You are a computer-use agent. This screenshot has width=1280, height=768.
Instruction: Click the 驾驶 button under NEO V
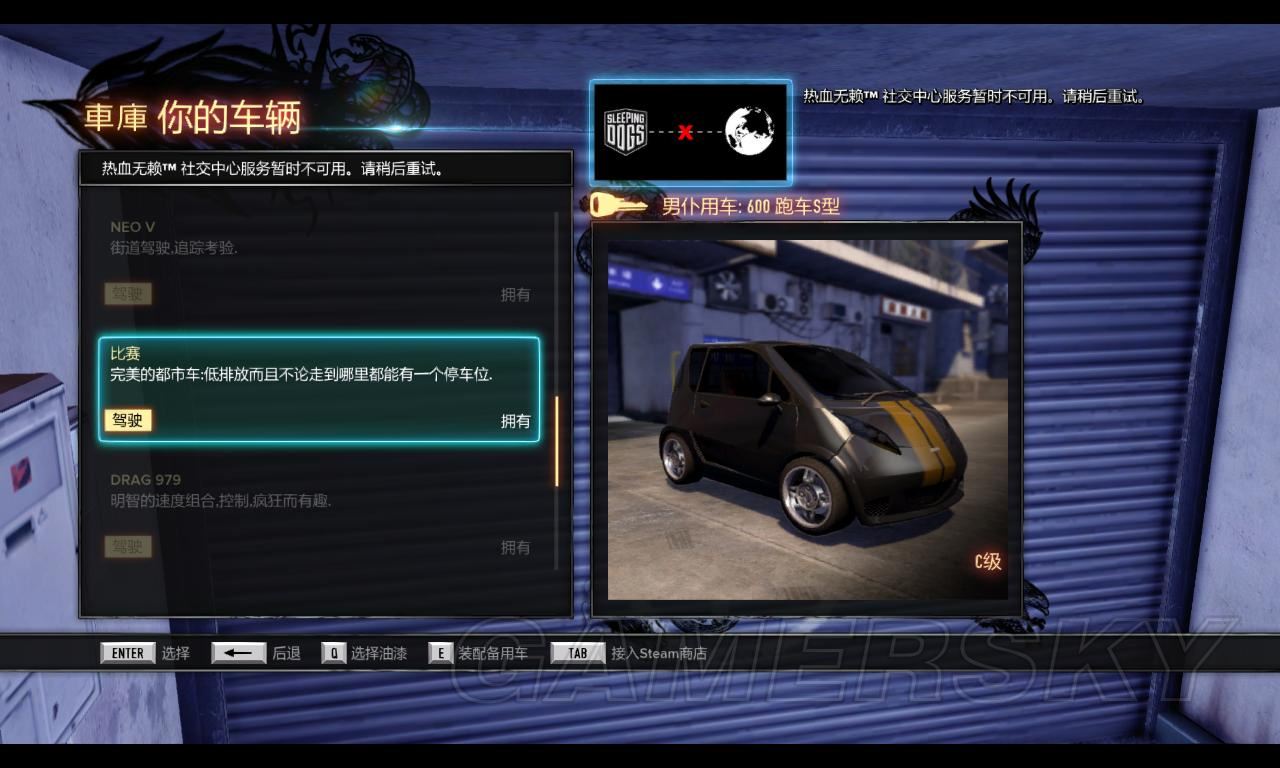(127, 294)
